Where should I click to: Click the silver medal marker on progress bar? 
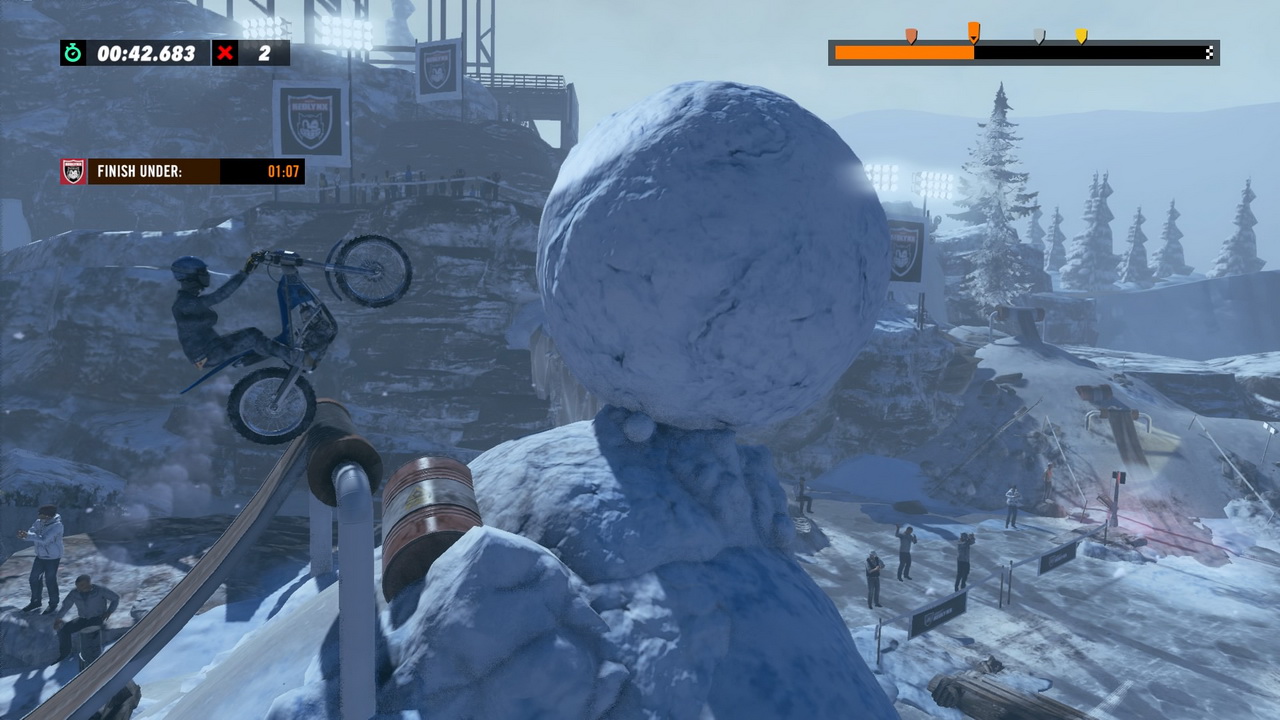1039,37
